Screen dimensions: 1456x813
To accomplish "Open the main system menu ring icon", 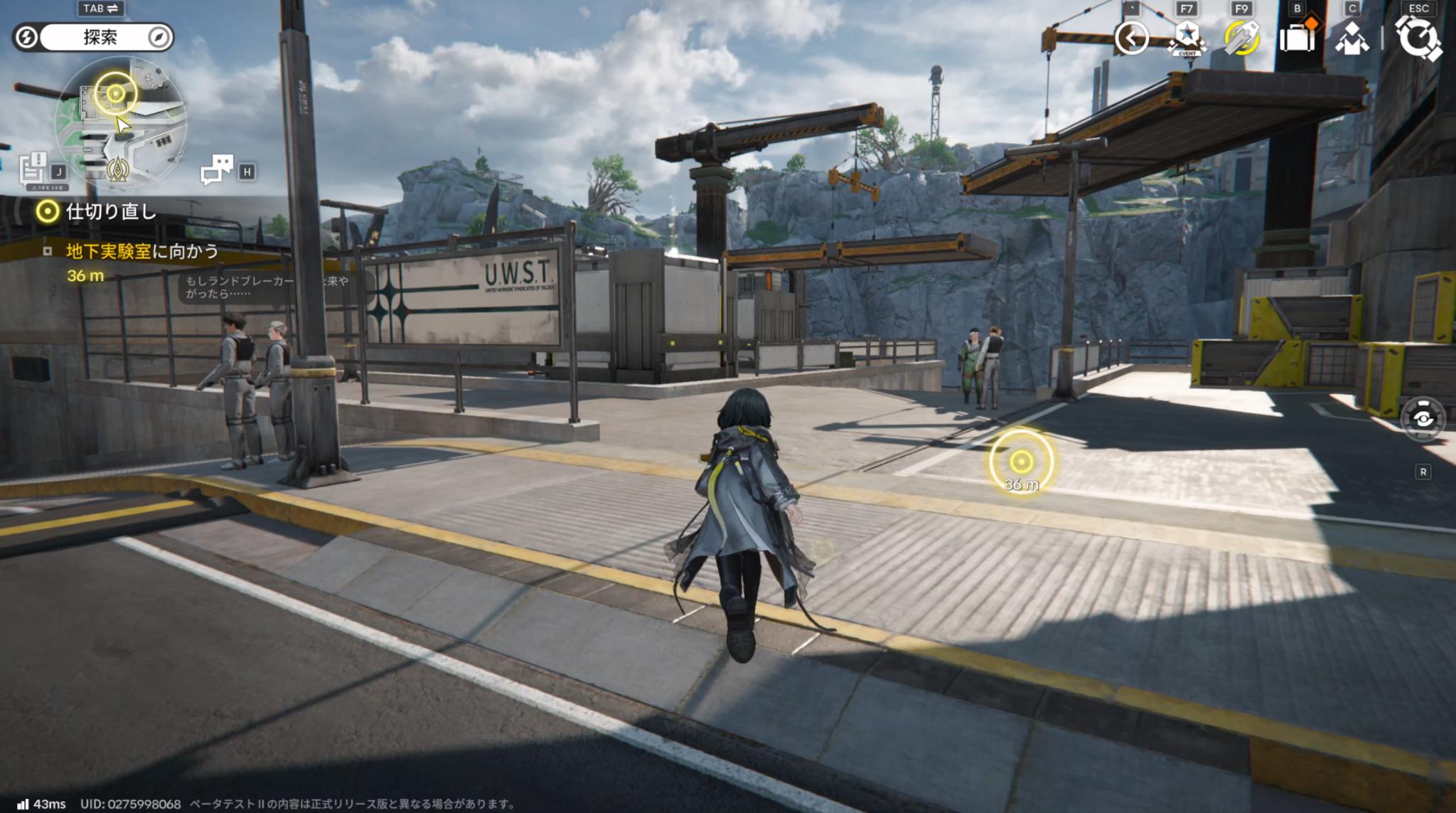I will (x=1418, y=38).
